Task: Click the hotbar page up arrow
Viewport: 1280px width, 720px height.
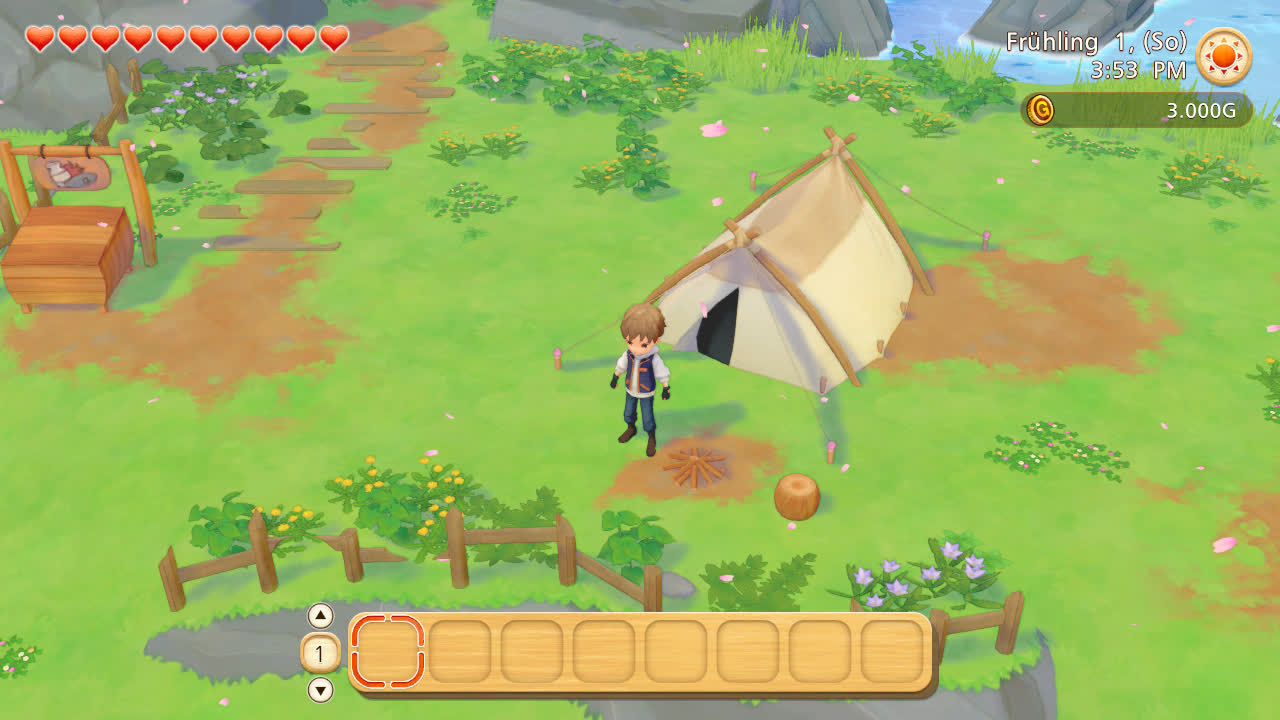Action: tap(320, 615)
